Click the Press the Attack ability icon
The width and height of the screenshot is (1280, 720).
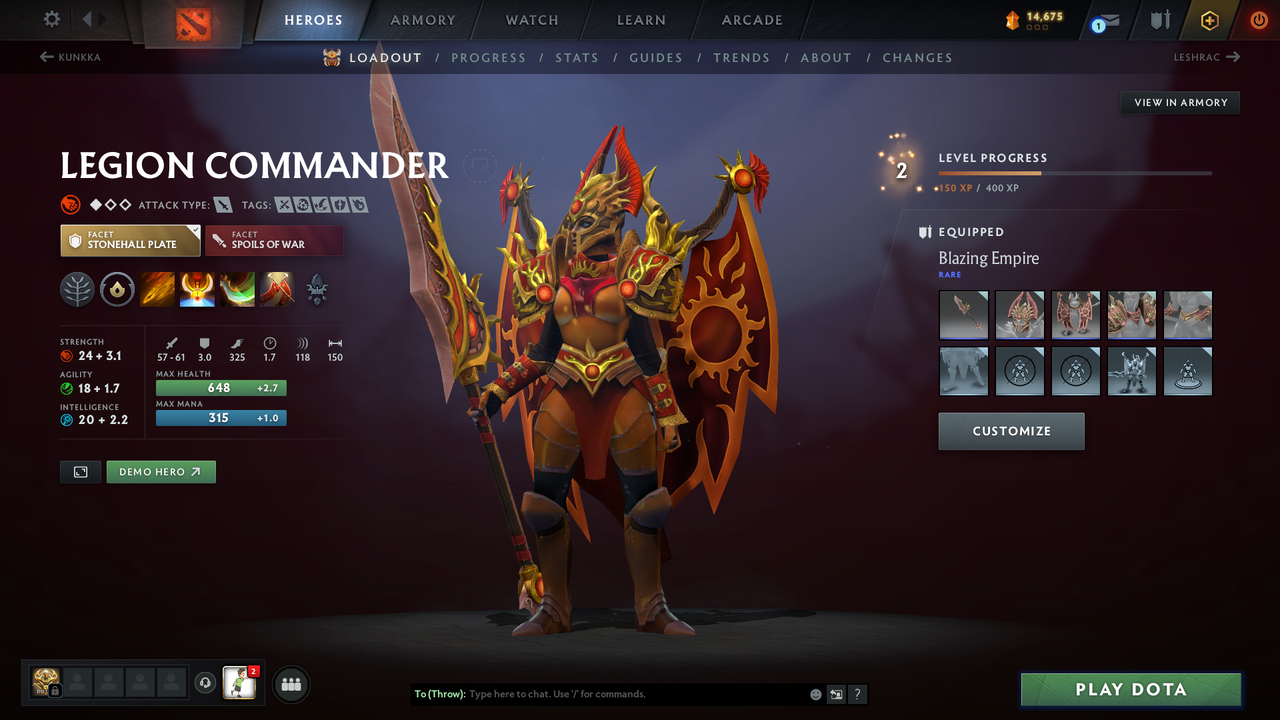pyautogui.click(x=198, y=289)
